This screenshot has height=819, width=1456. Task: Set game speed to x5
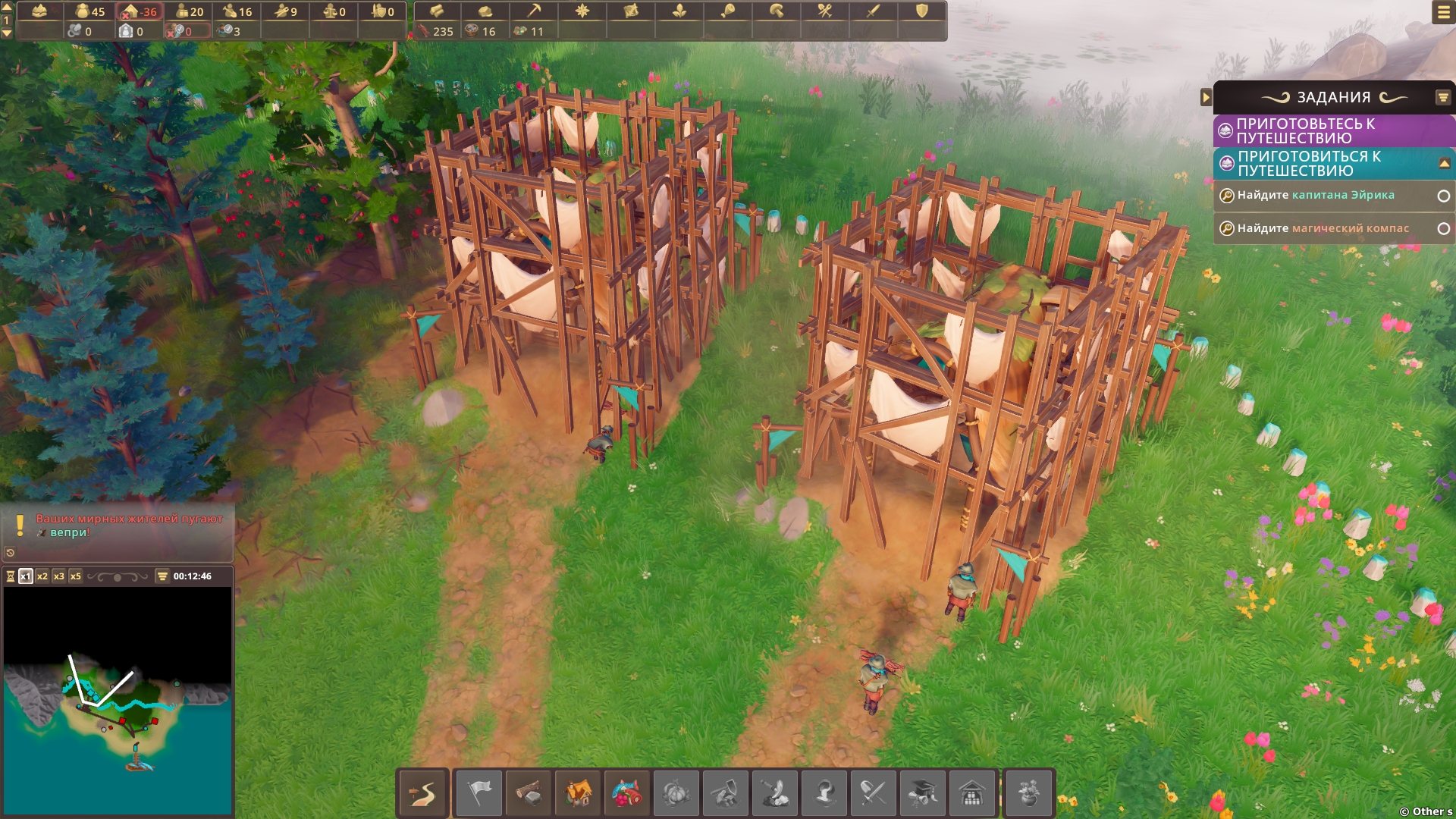click(76, 576)
